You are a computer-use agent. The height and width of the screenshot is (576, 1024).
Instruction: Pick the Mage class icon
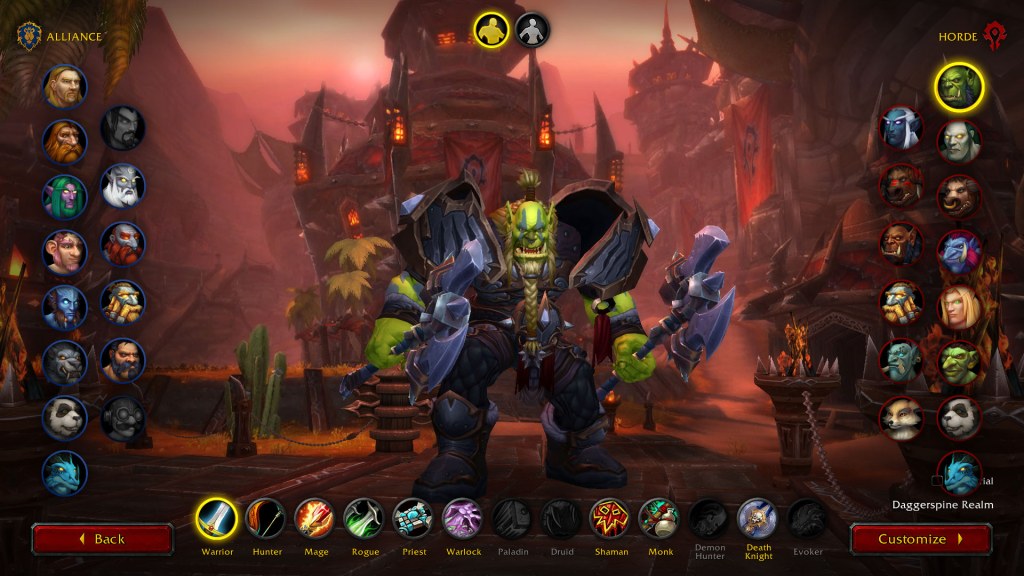pyautogui.click(x=315, y=519)
